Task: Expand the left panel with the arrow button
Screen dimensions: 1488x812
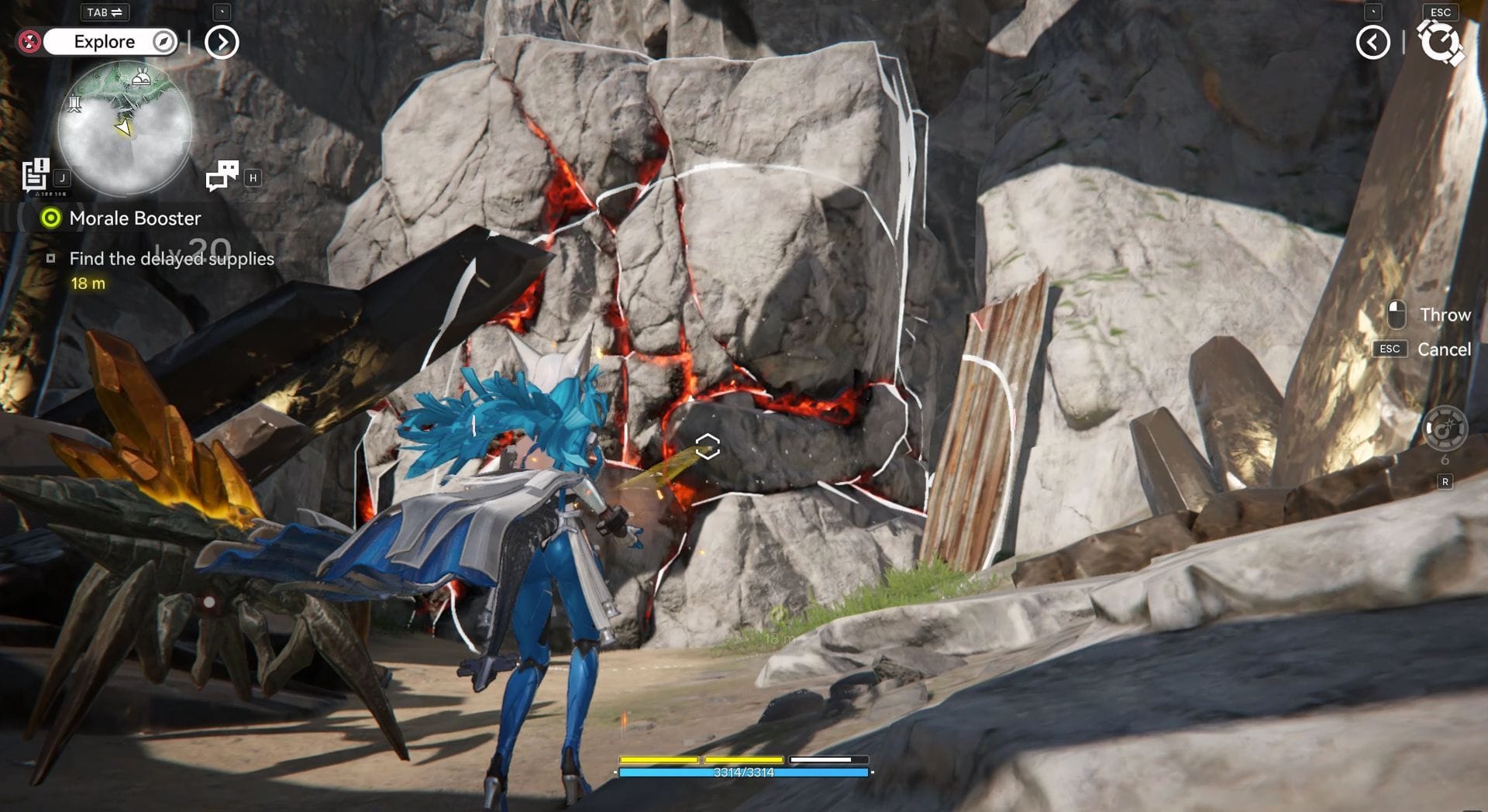Action: pyautogui.click(x=222, y=42)
